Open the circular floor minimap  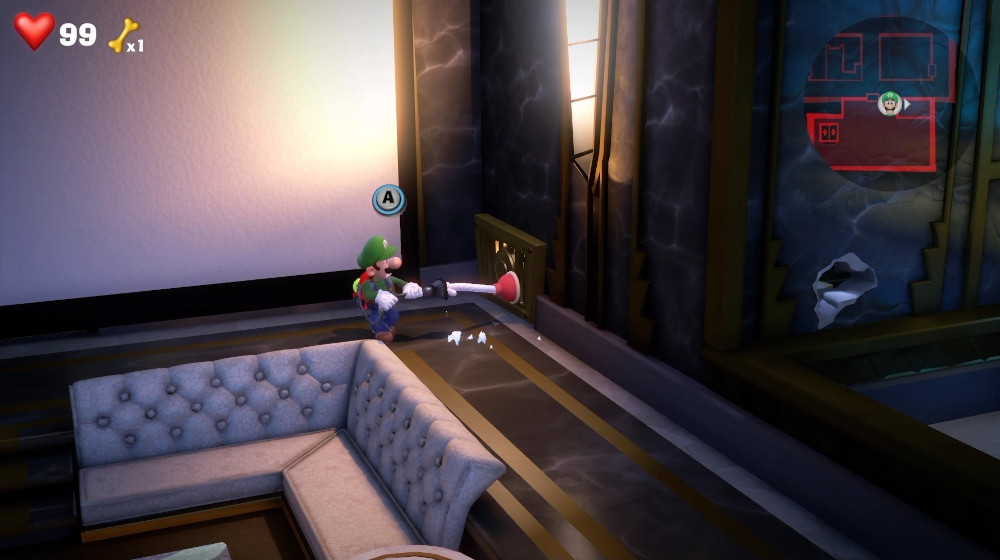(880, 100)
